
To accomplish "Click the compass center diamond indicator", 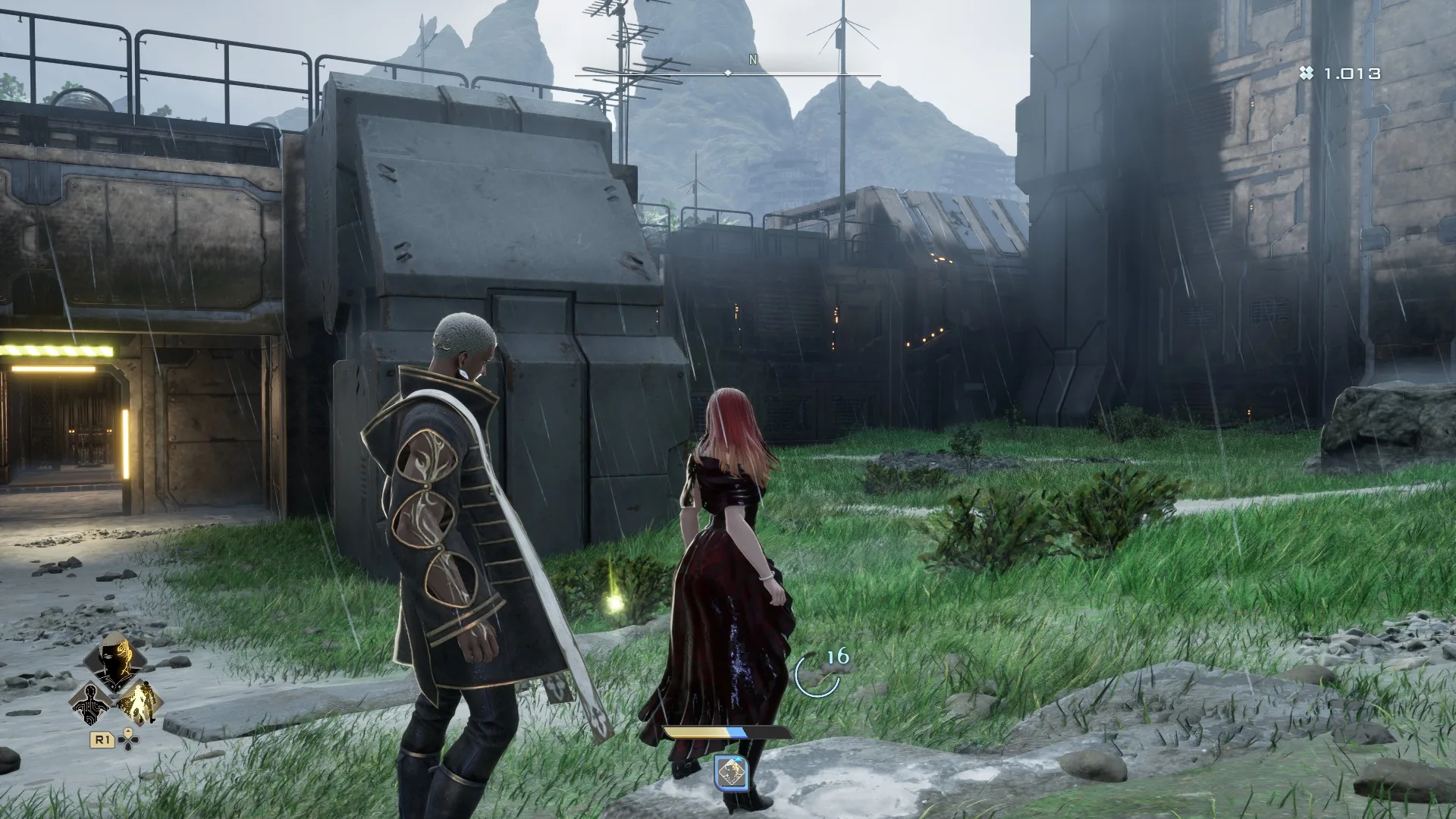I will (730, 74).
